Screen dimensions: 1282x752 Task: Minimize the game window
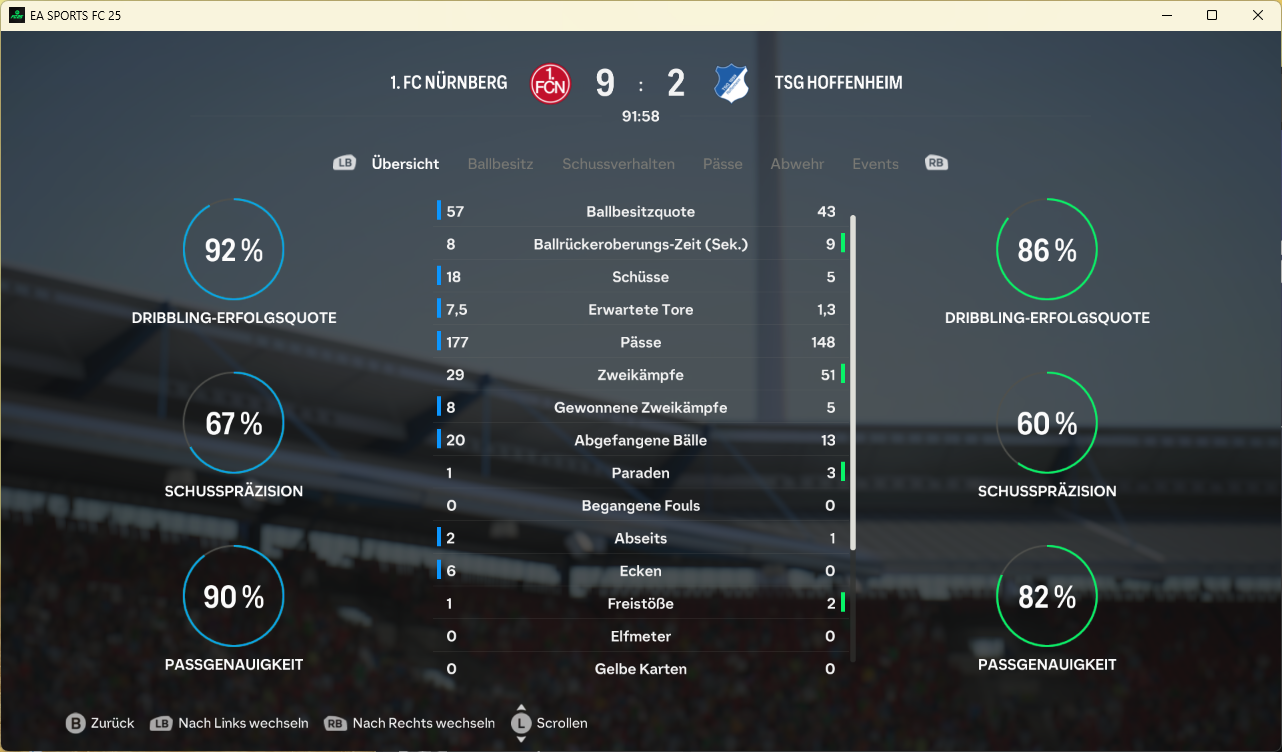1166,15
